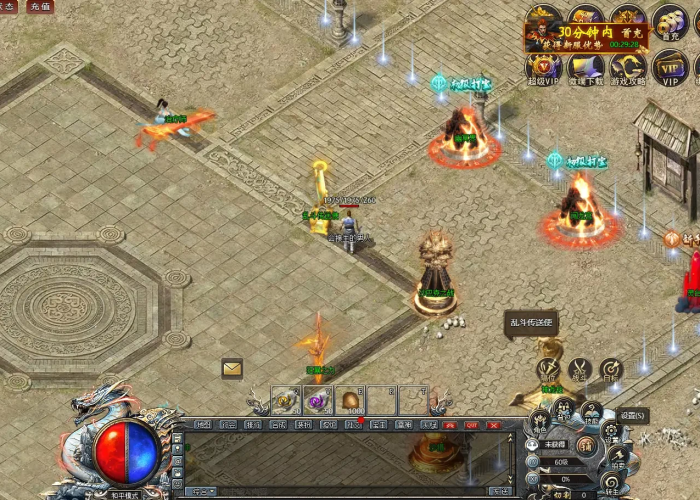Close the chat panel with red X
This screenshot has height=500, width=700.
[493, 425]
